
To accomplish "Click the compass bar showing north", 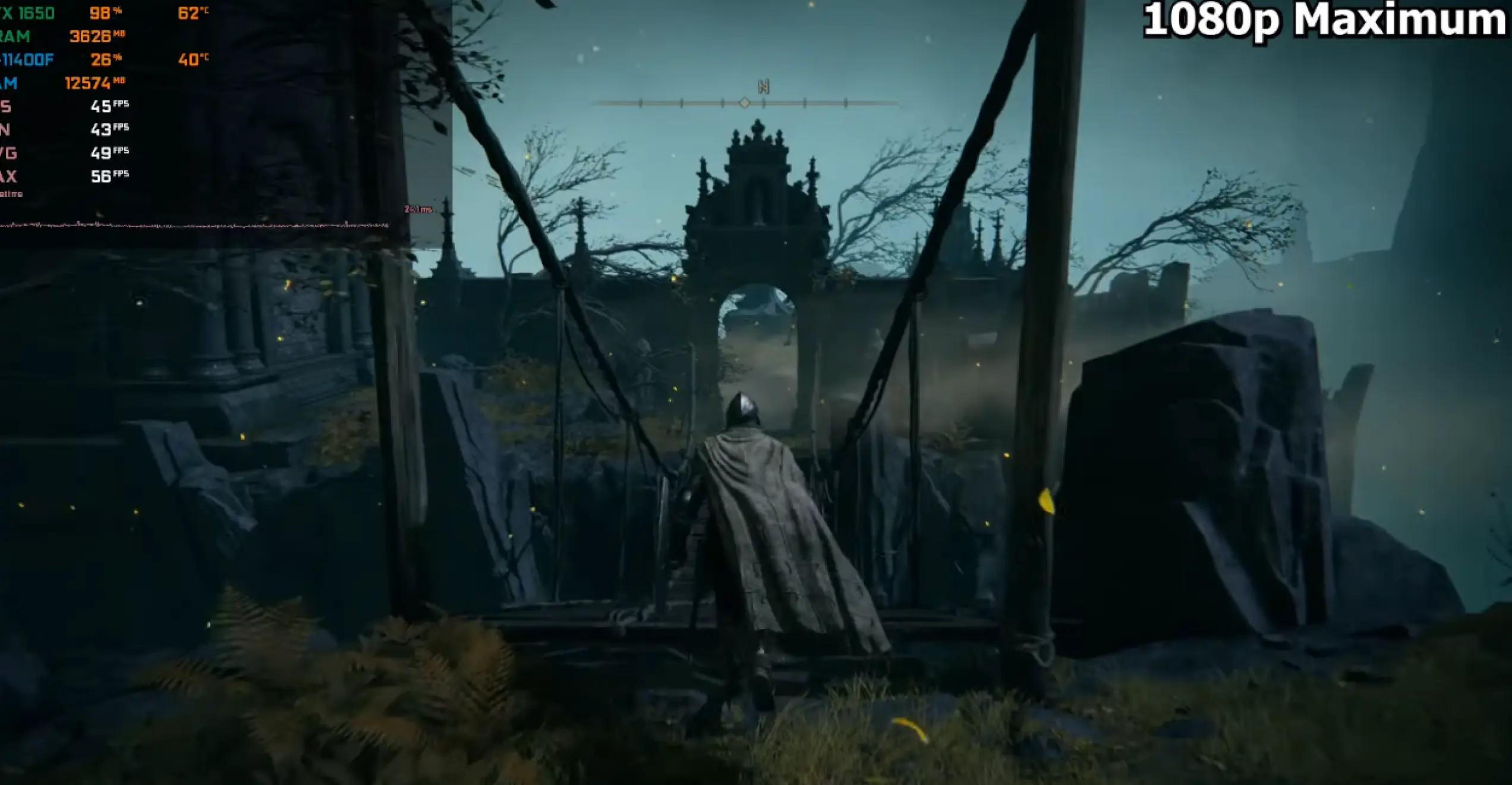I will pos(746,102).
